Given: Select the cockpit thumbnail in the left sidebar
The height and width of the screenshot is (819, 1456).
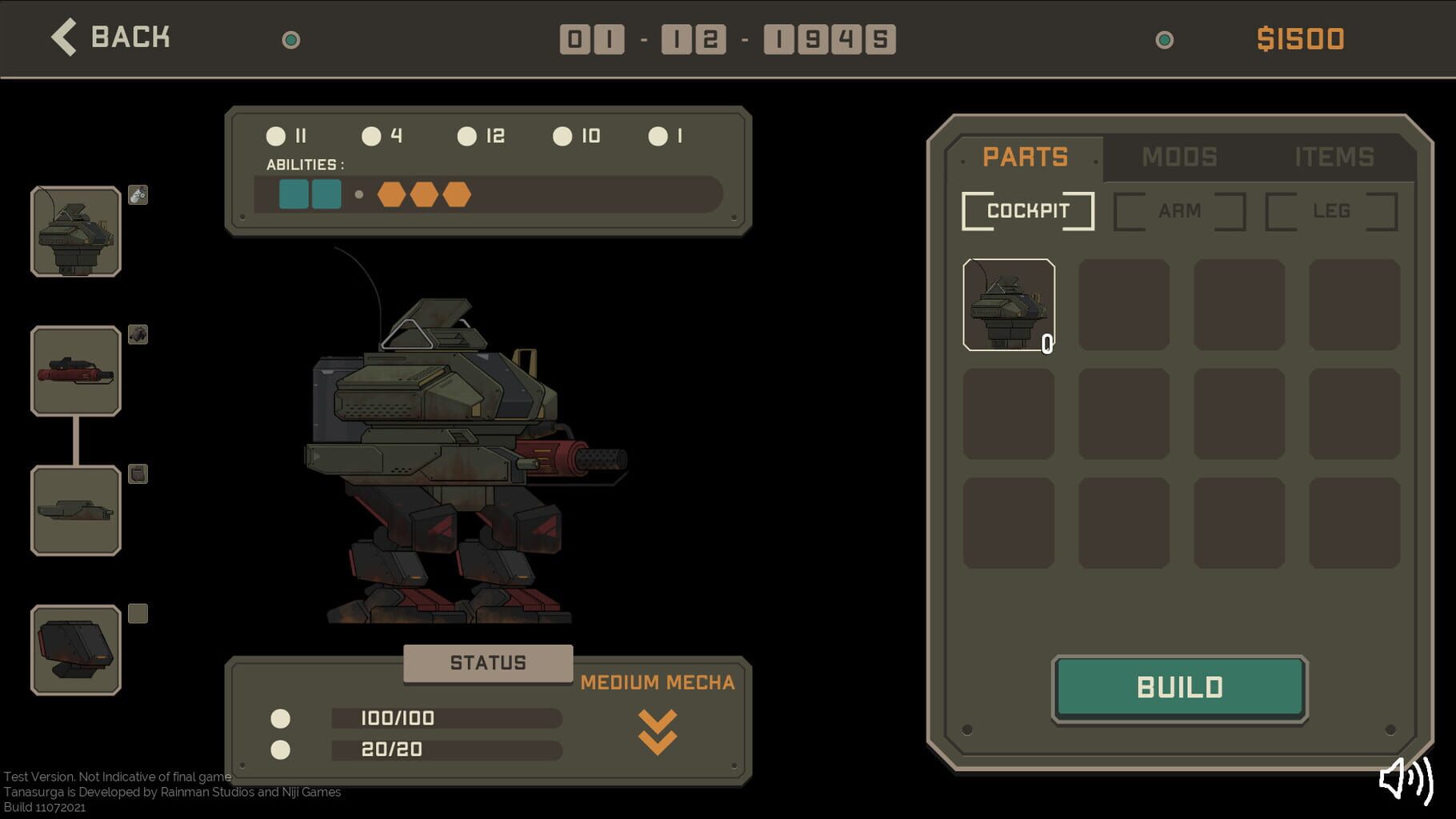Looking at the screenshot, I should (75, 232).
